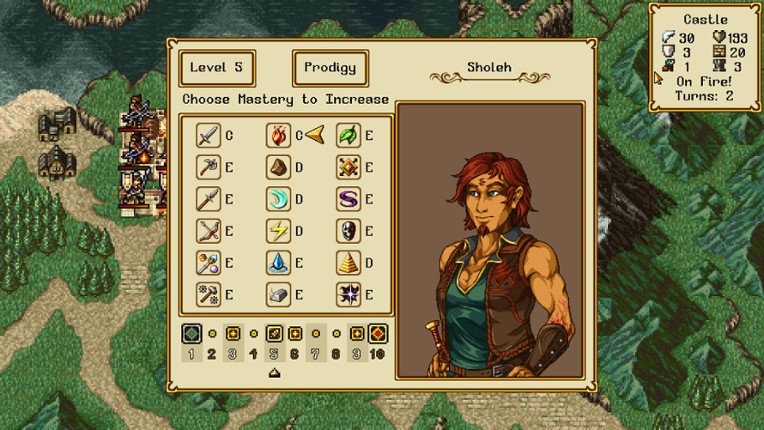
Task: Select the green leaf mastery
Action: [348, 135]
